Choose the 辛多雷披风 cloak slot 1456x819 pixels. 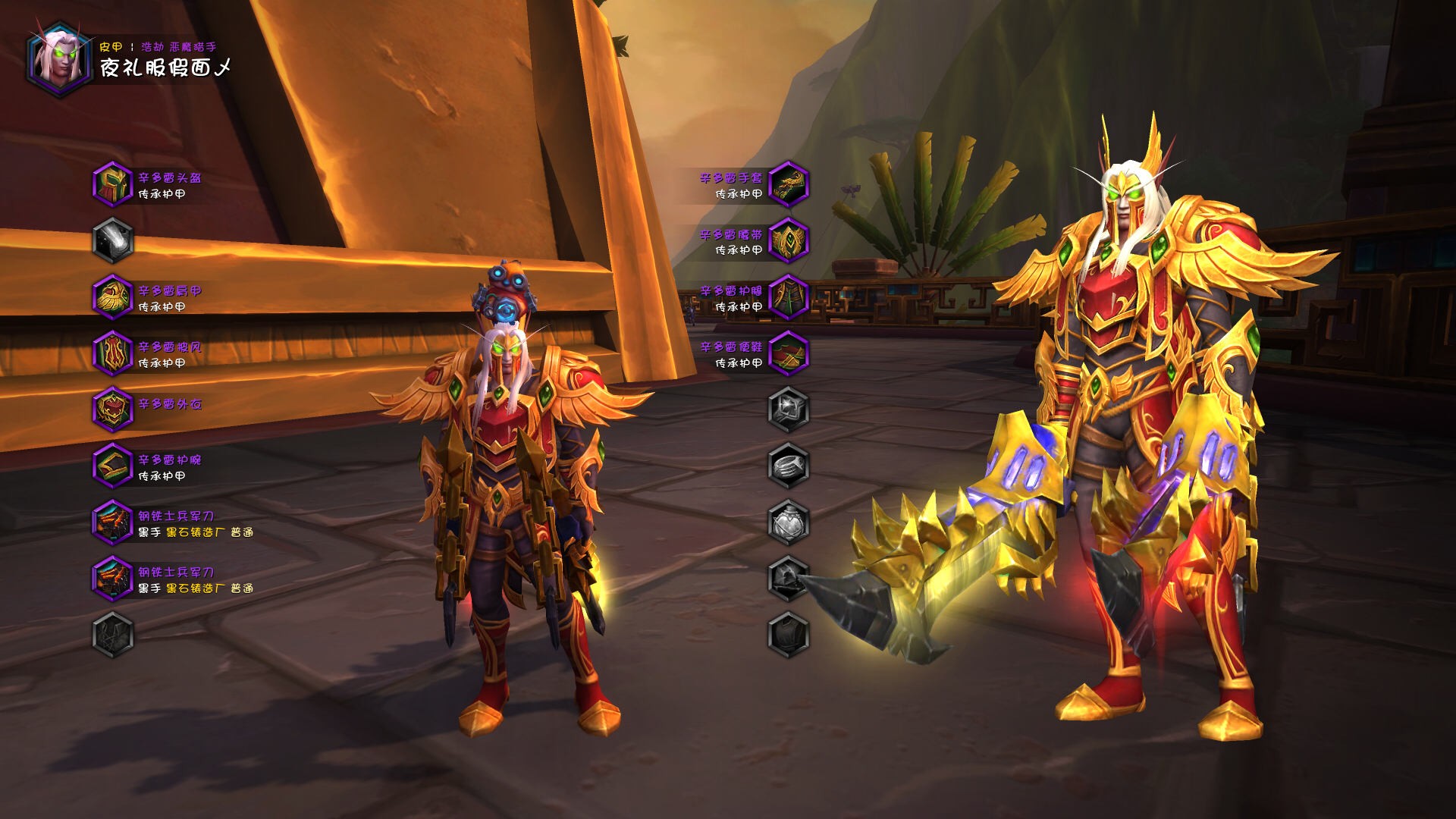[x=113, y=353]
